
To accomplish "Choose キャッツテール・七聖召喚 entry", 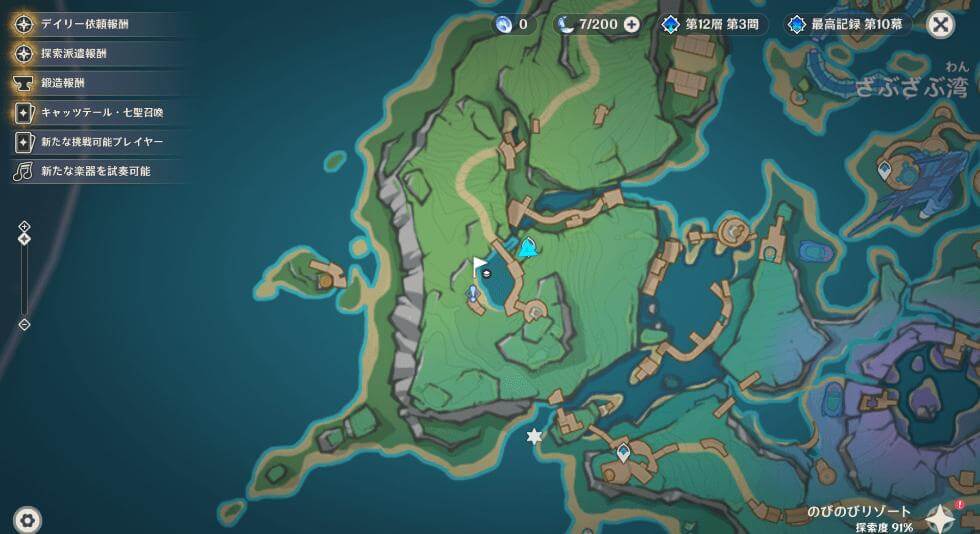I will [95, 113].
